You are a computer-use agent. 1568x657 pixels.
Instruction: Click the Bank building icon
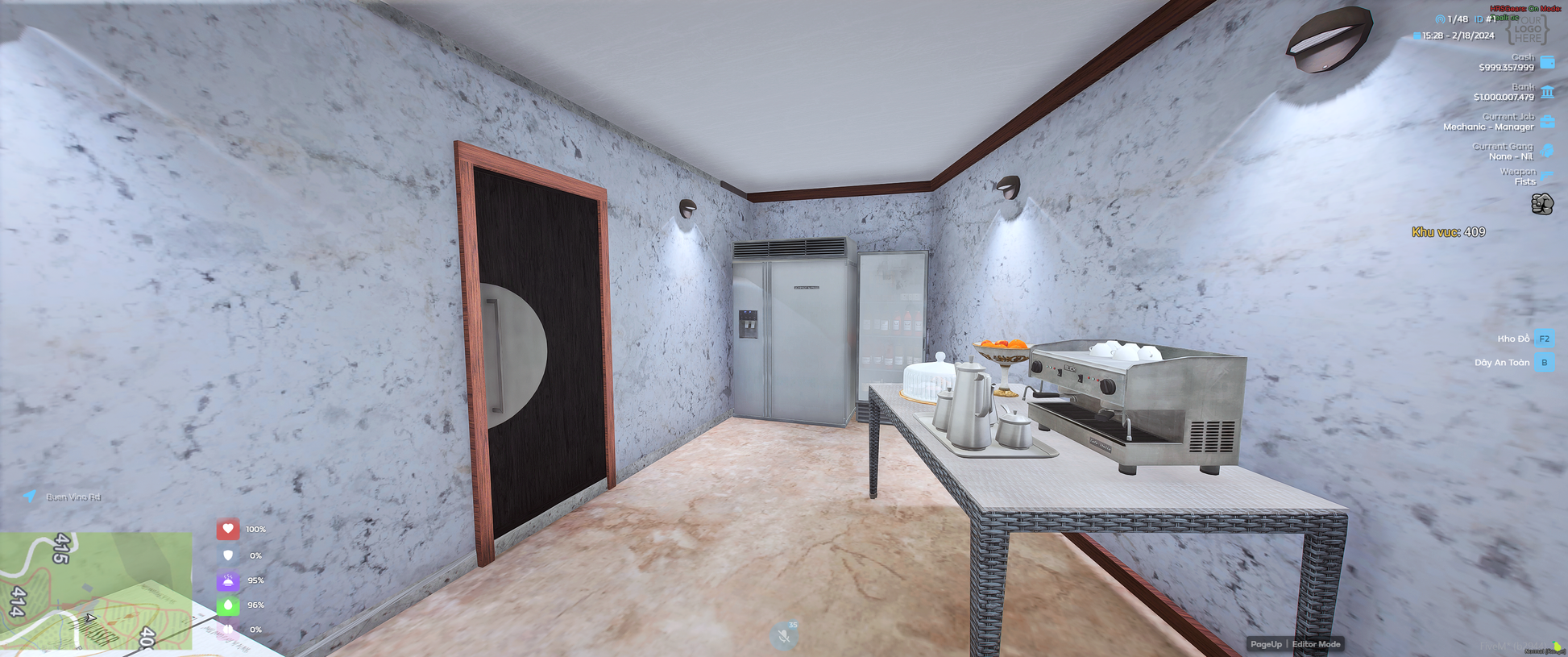coord(1547,92)
